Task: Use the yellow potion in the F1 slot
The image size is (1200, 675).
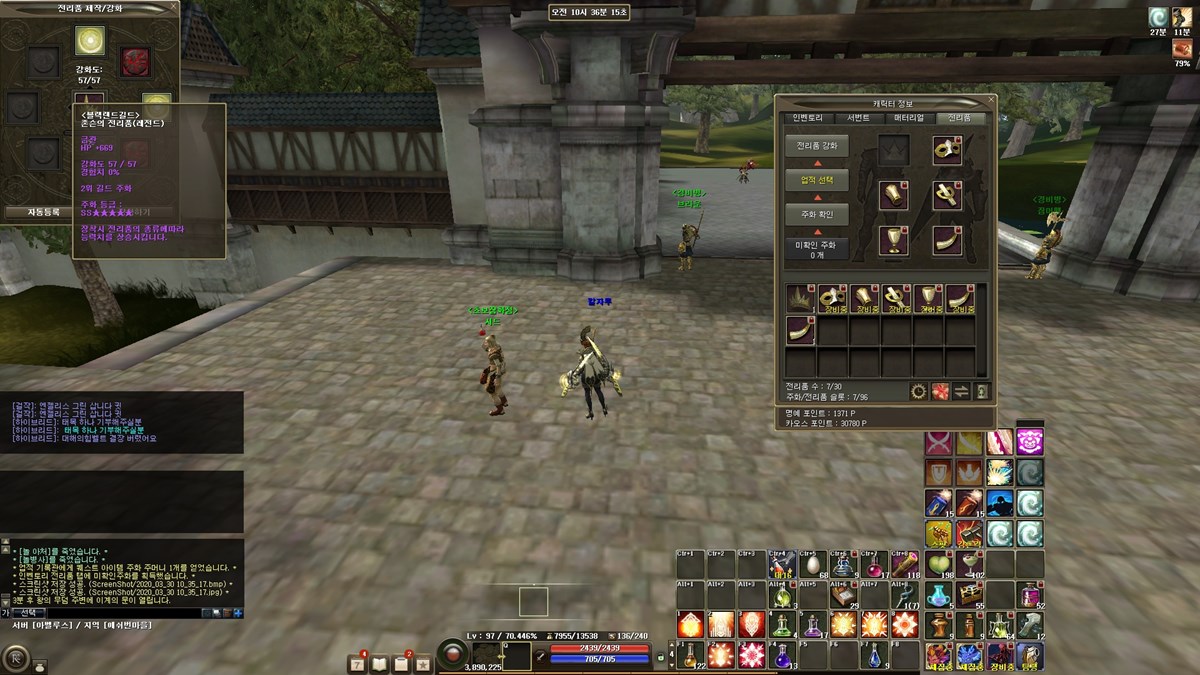Action: click(x=691, y=656)
